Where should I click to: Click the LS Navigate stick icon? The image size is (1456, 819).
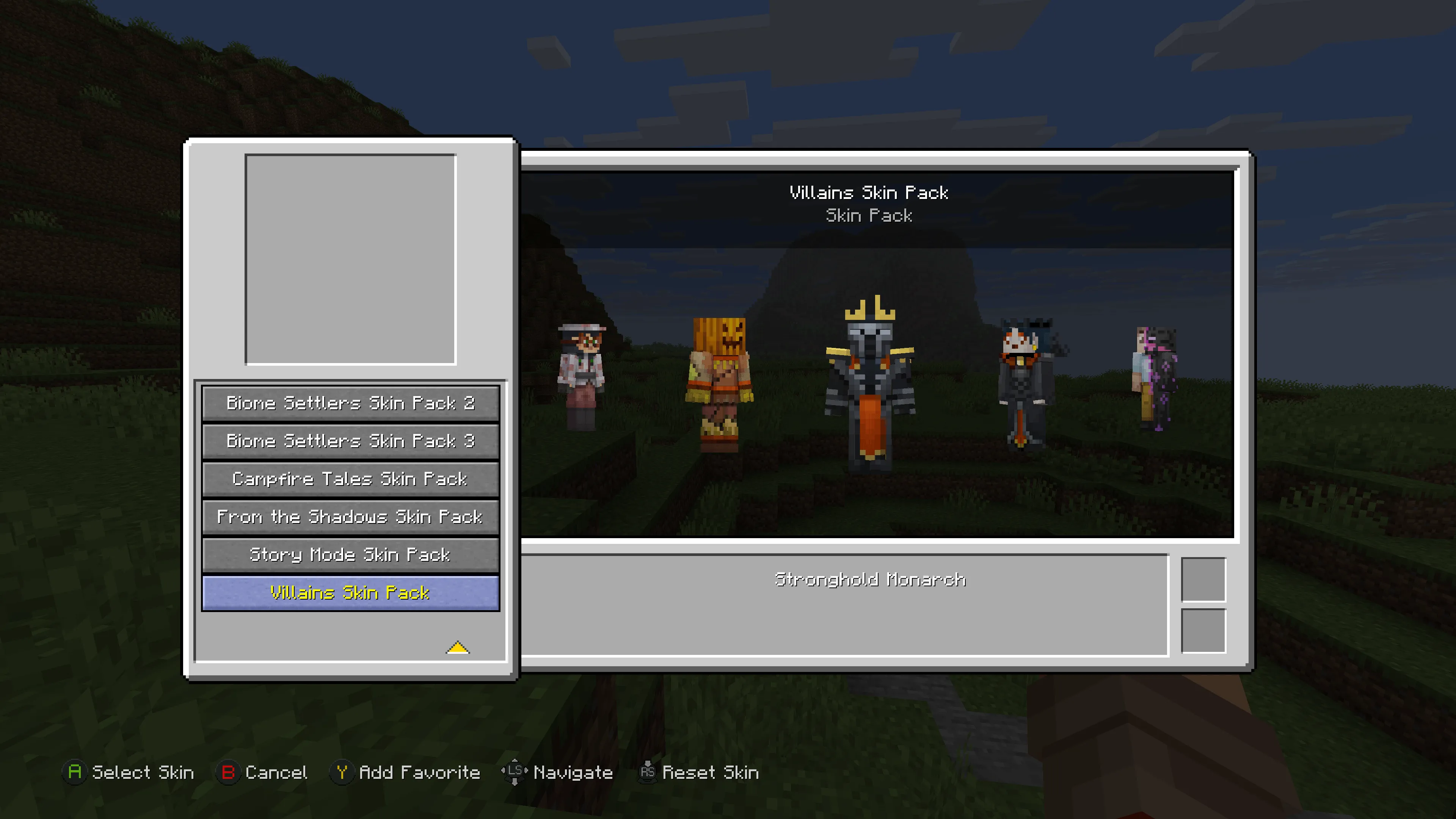tap(515, 773)
